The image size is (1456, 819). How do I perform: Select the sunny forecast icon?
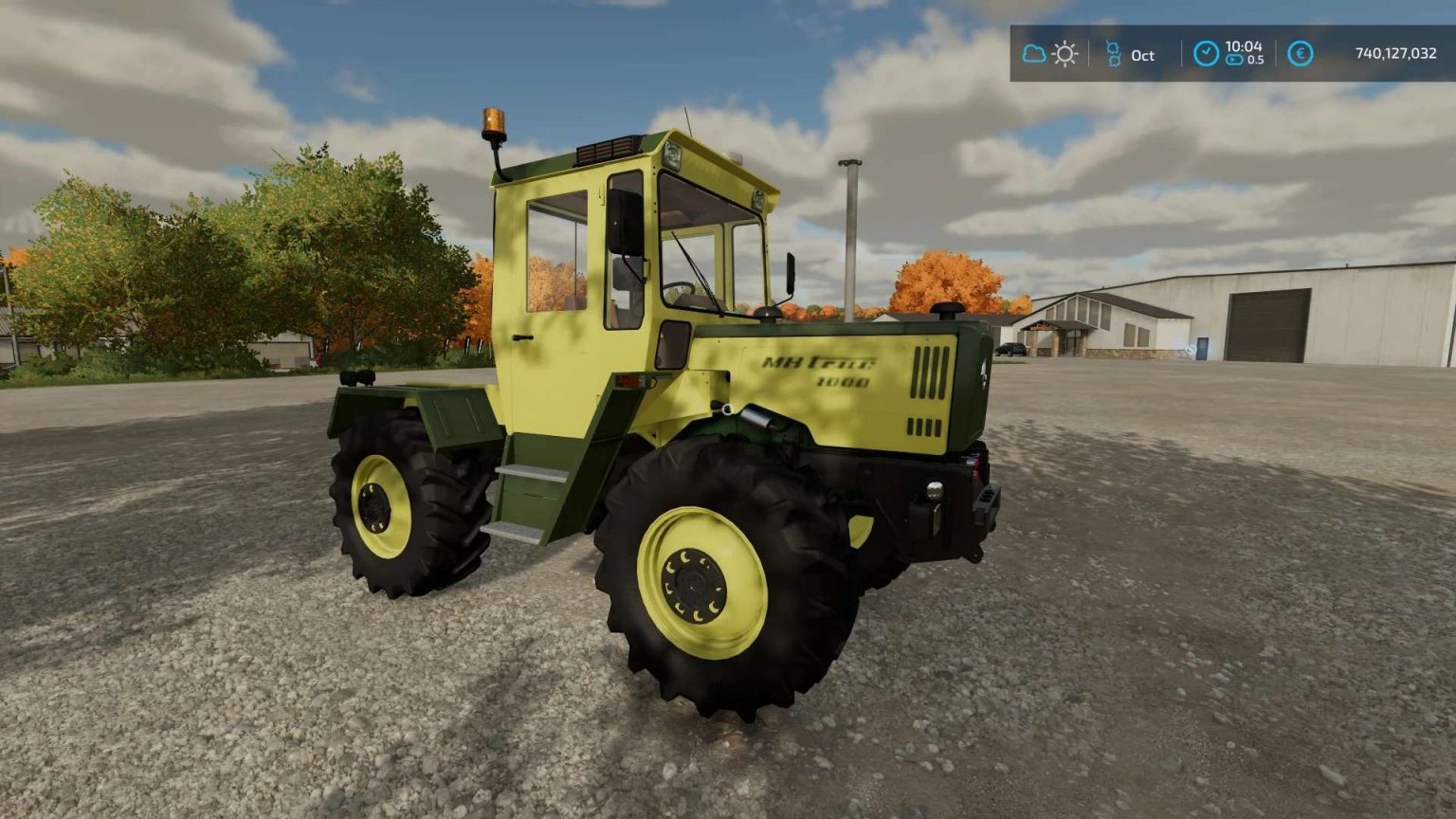(x=1065, y=54)
